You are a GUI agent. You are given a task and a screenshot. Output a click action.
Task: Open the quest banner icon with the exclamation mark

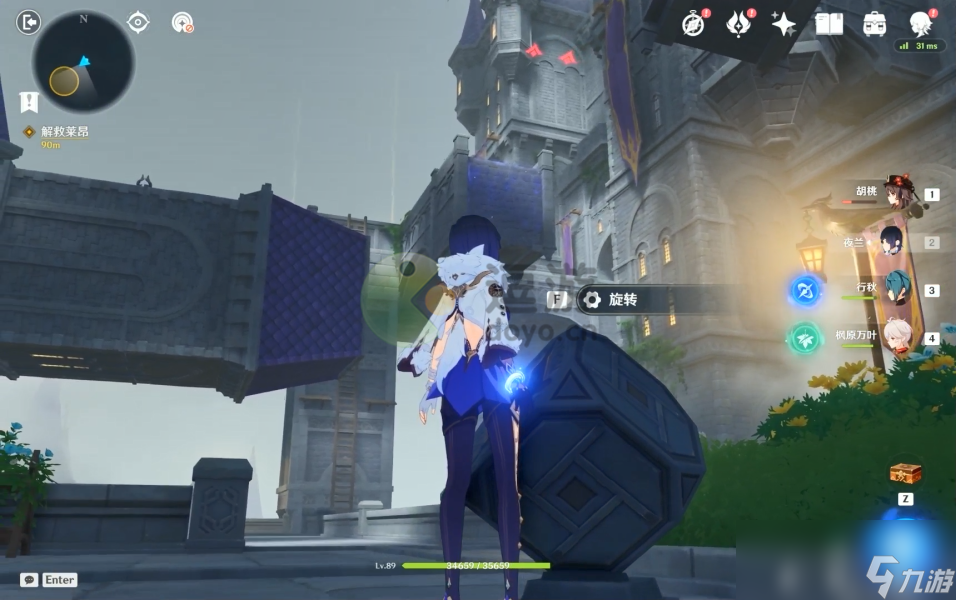[29, 101]
